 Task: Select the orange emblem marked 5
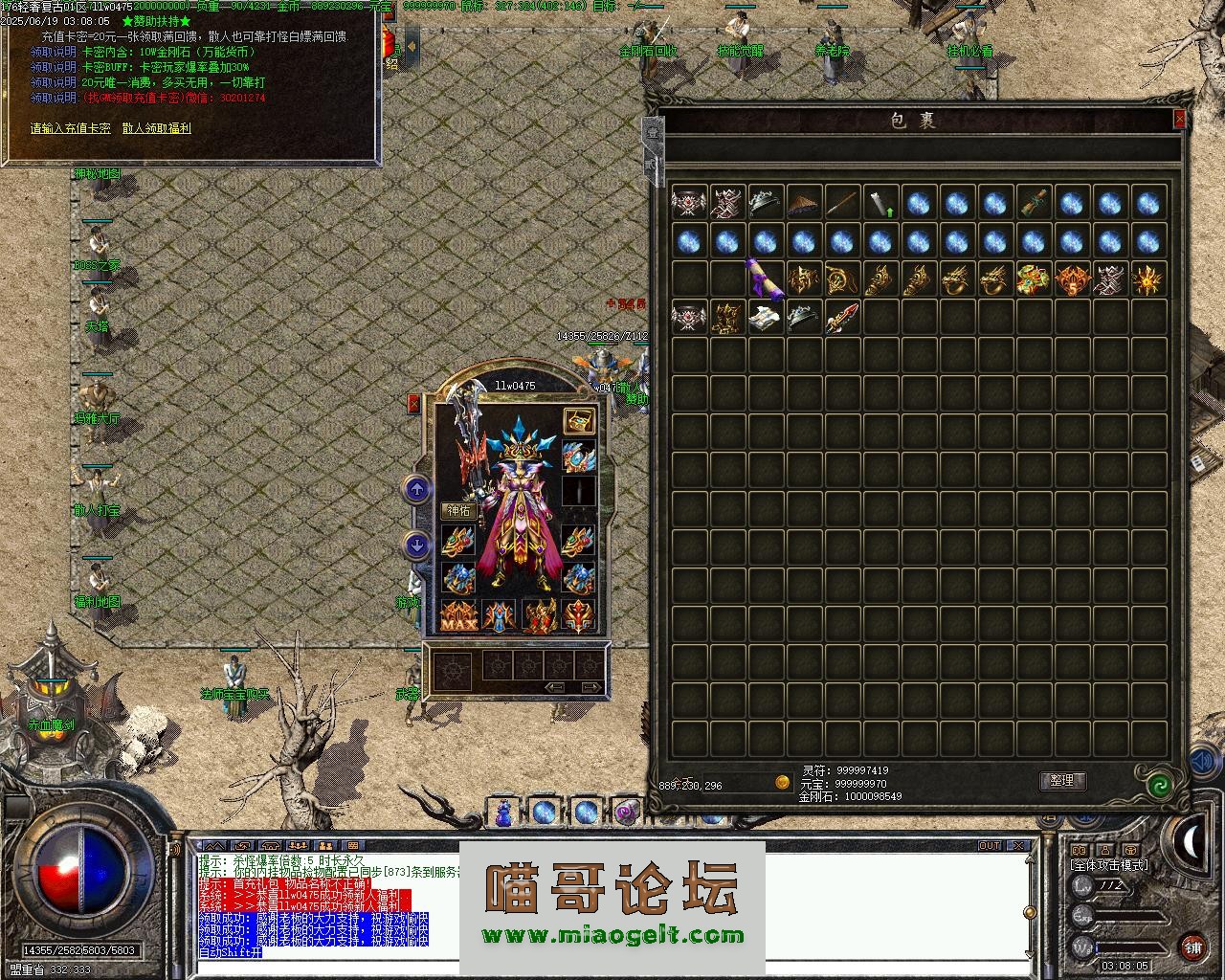[x=1072, y=278]
